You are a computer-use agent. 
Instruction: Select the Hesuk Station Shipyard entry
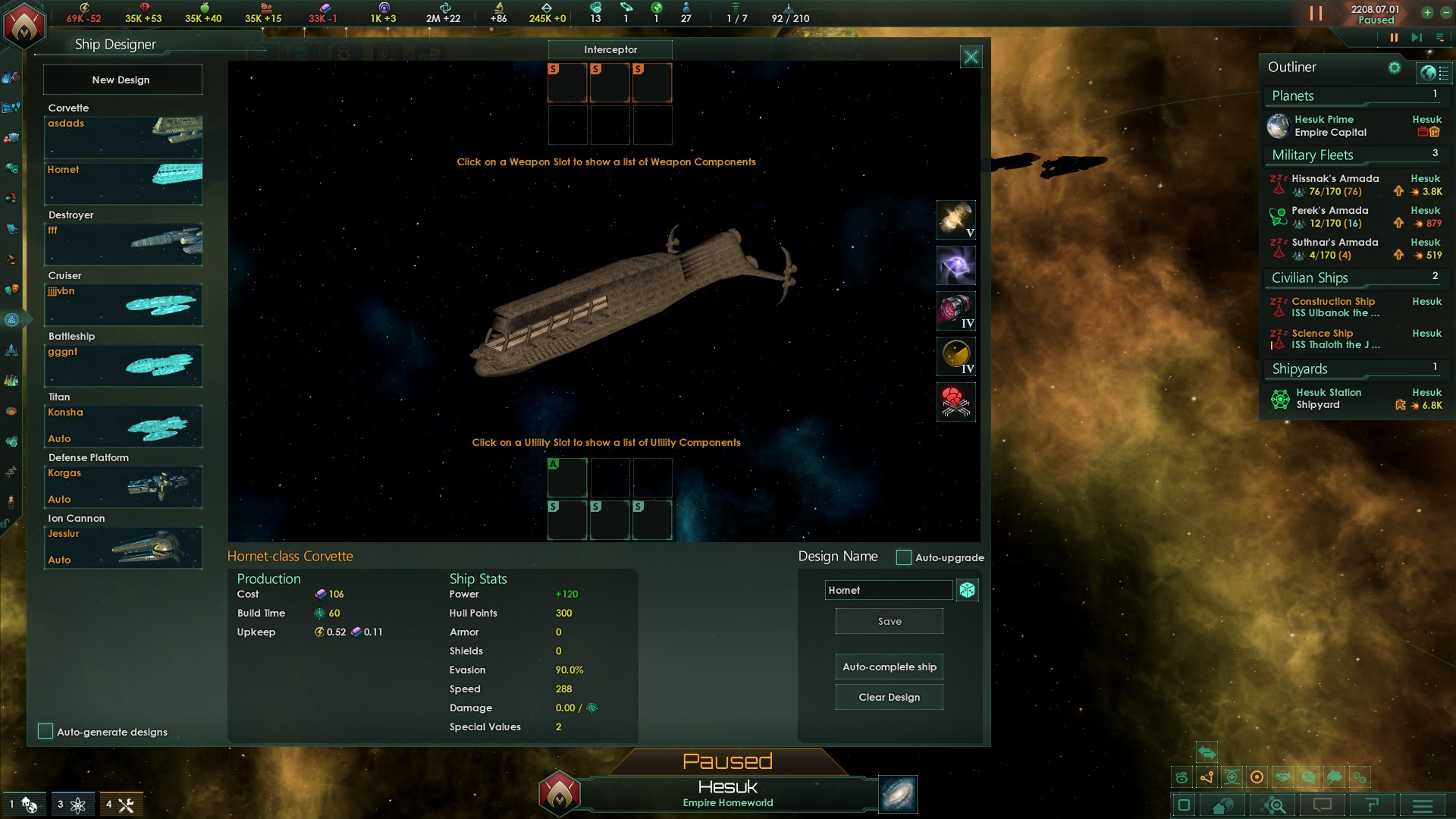coord(1329,398)
